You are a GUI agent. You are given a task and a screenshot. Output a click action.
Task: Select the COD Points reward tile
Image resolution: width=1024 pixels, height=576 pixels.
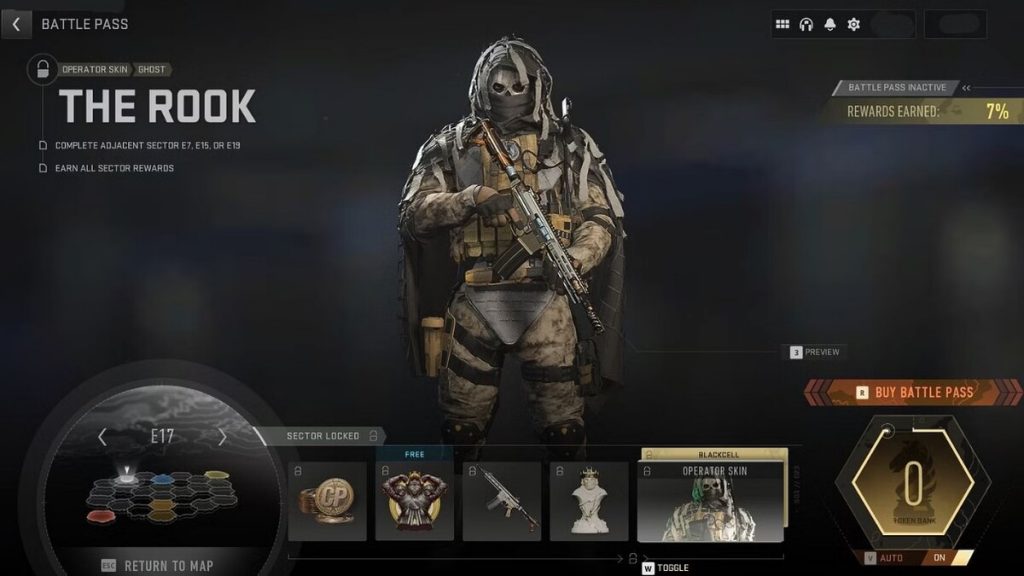click(327, 501)
